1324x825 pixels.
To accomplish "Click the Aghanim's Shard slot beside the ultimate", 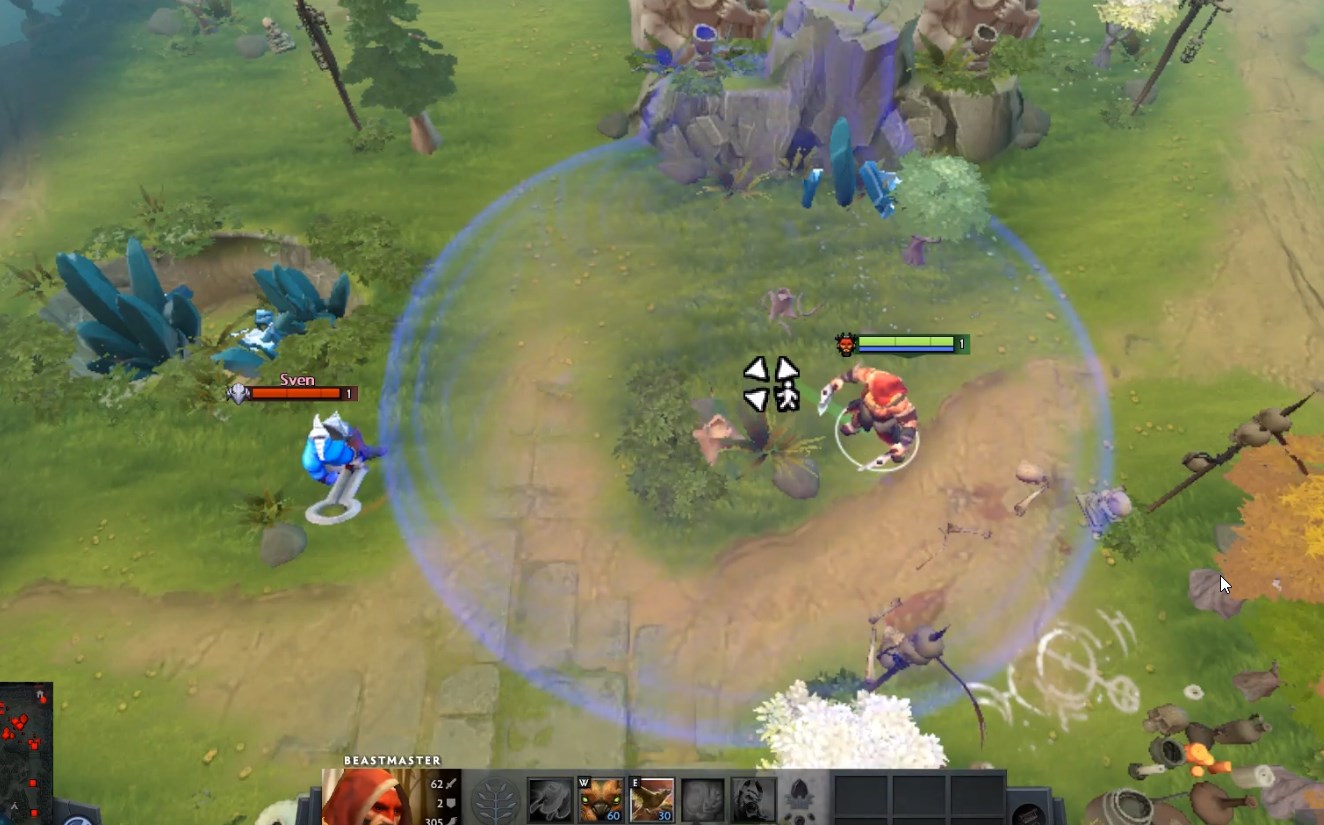I will 801,797.
